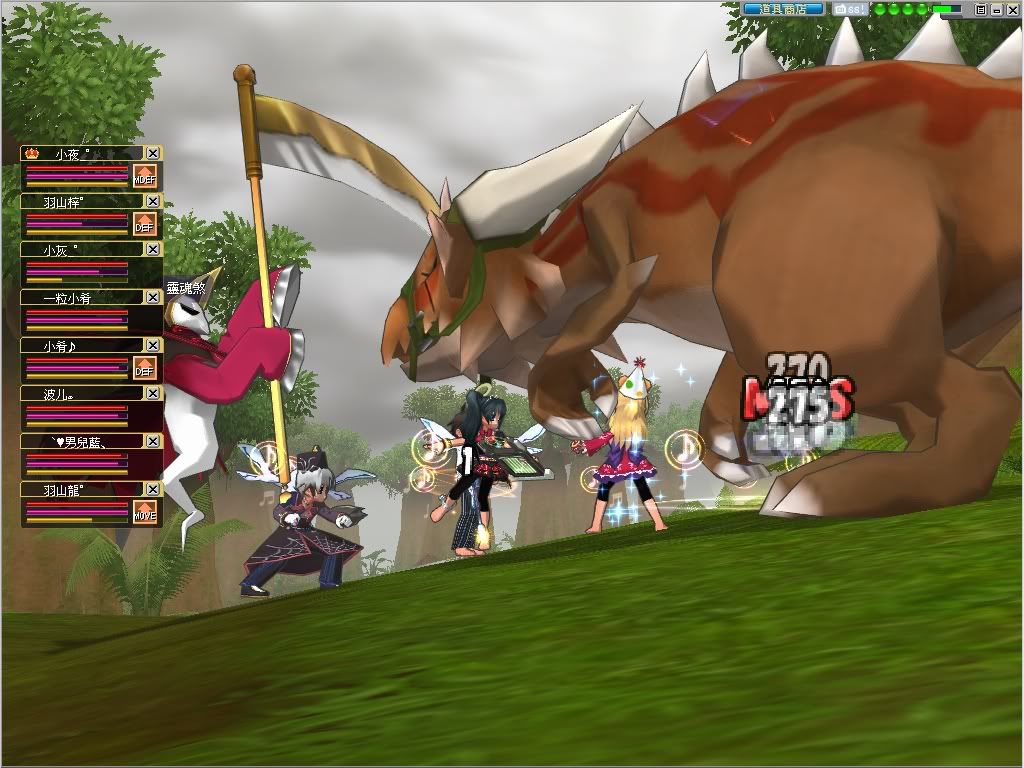This screenshot has width=1024, height=768.
Task: Close 一粒小肴's party panel
Action: pos(153,297)
